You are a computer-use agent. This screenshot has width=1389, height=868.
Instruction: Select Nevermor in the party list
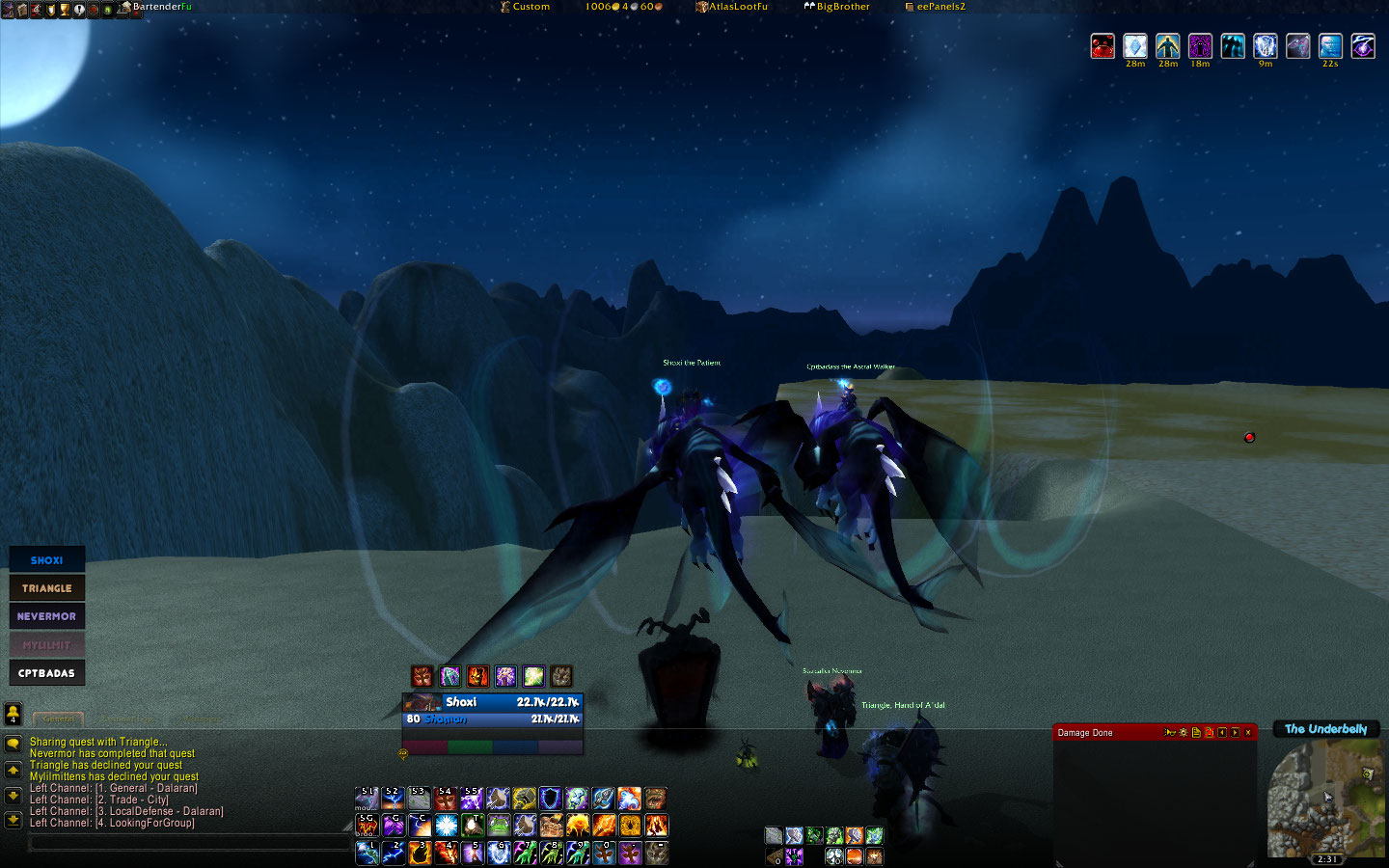pos(46,615)
